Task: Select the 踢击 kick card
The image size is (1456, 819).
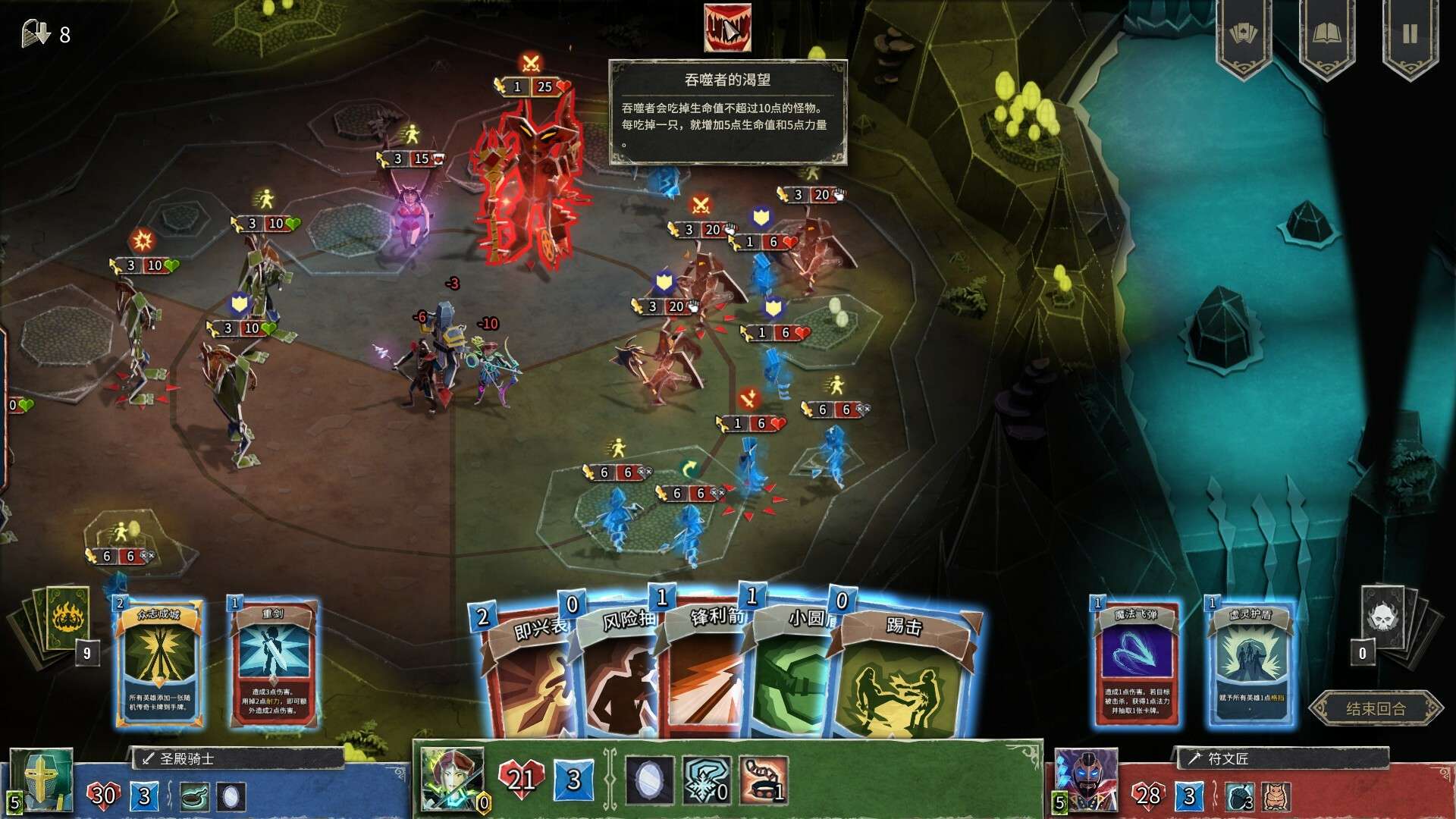Action: click(906, 675)
